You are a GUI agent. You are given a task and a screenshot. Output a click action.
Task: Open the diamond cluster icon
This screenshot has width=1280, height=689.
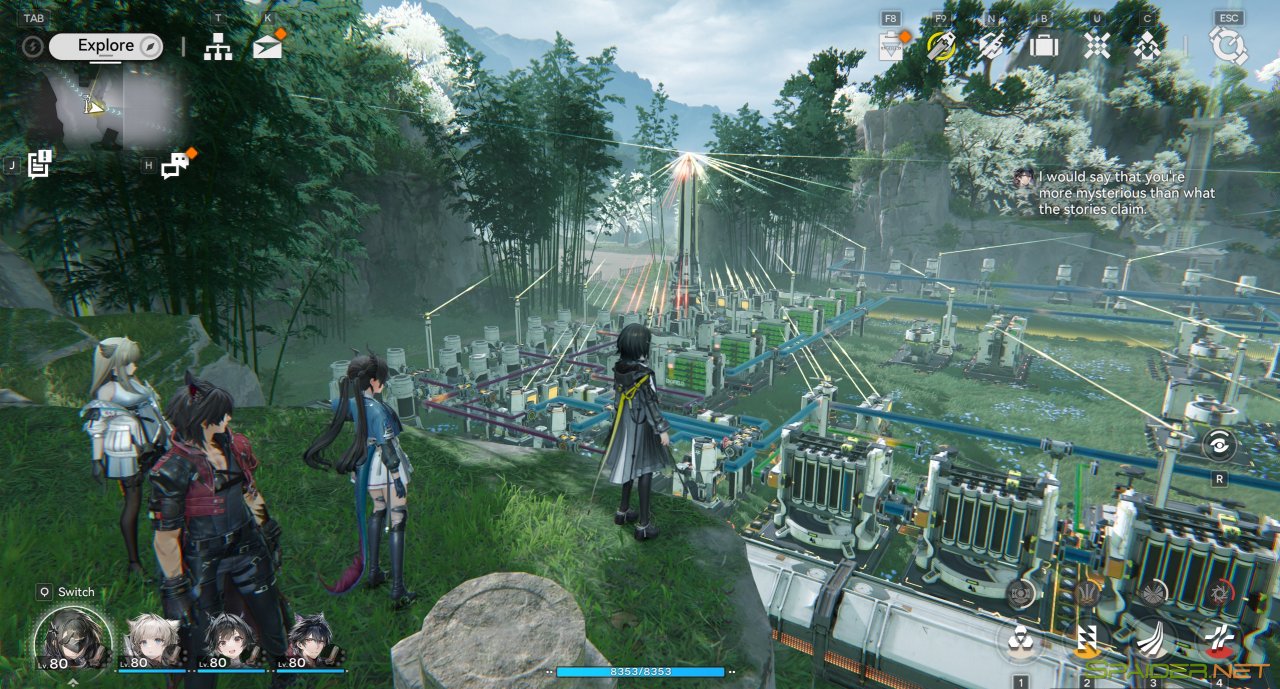pyautogui.click(x=1146, y=46)
